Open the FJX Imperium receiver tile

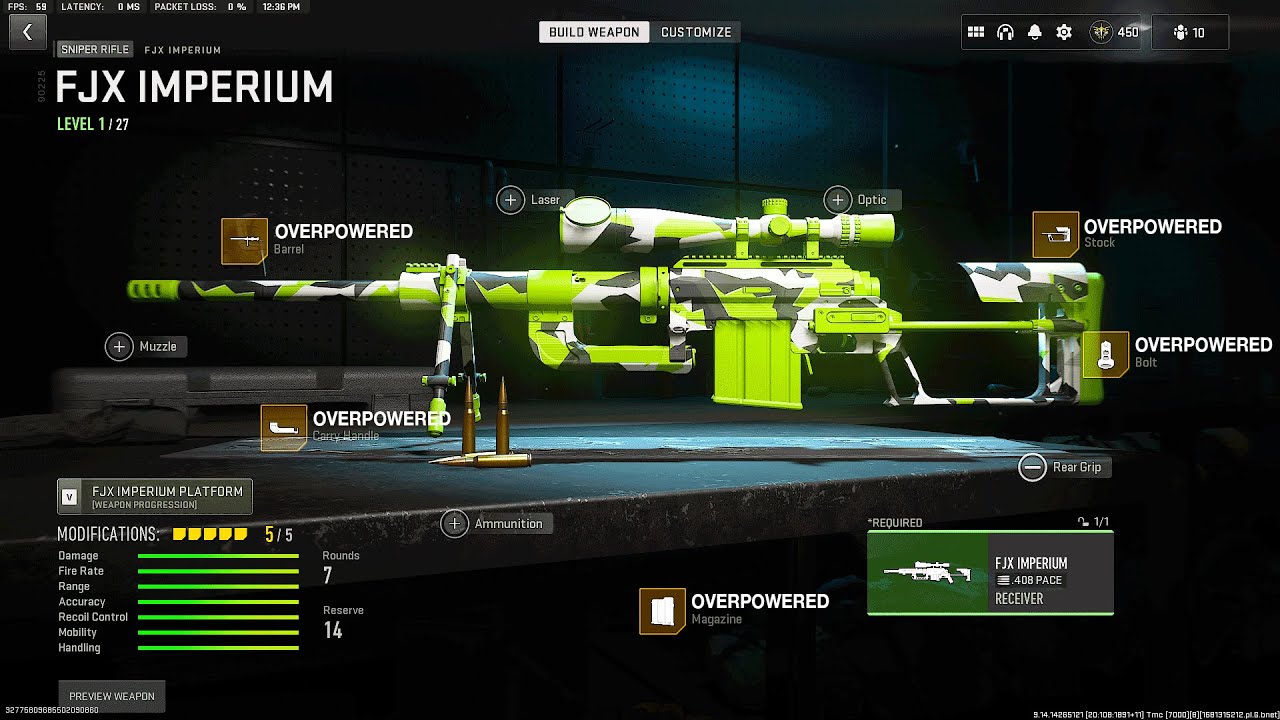990,573
